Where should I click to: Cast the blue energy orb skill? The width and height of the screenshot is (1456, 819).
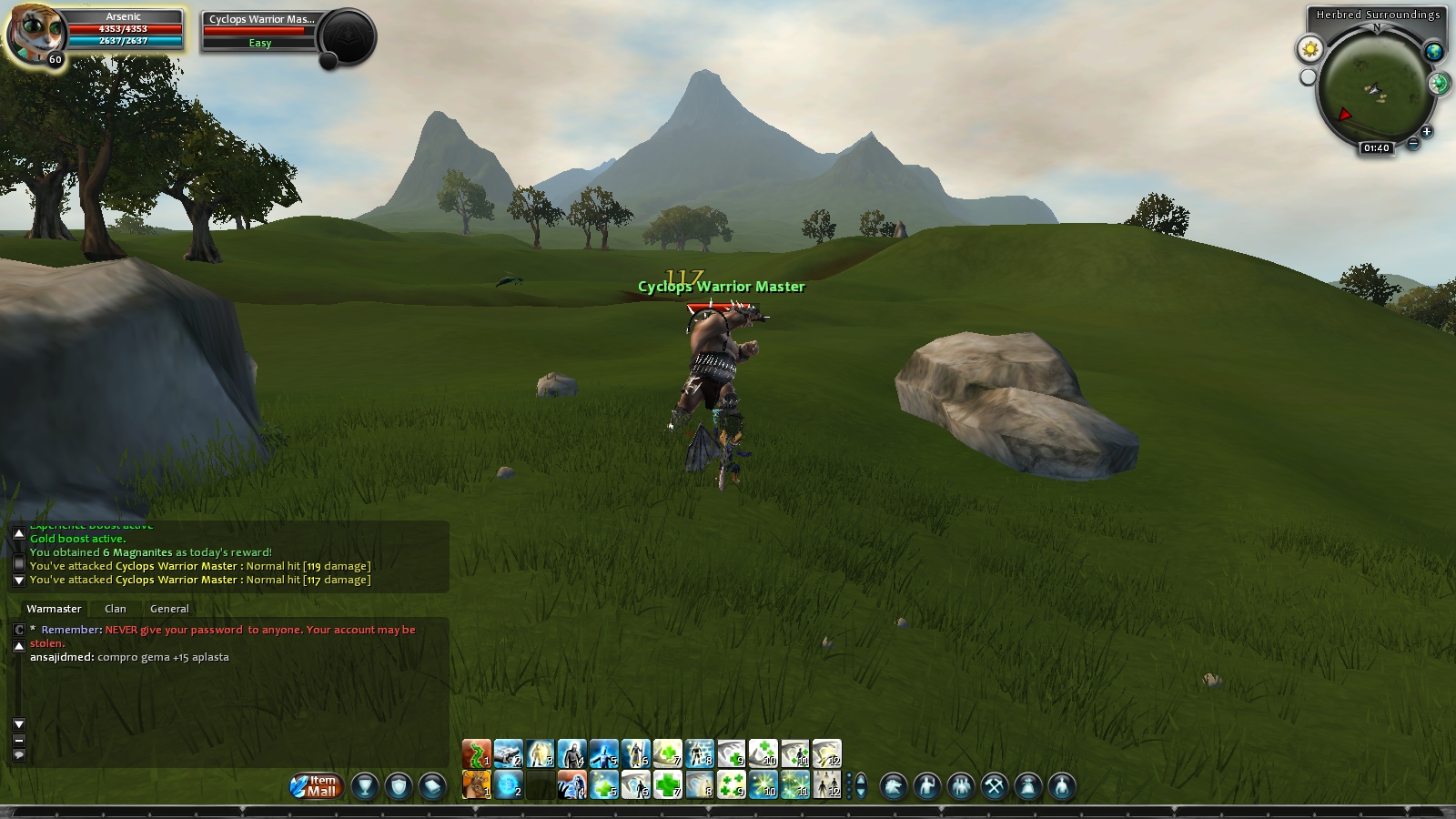pyautogui.click(x=508, y=784)
